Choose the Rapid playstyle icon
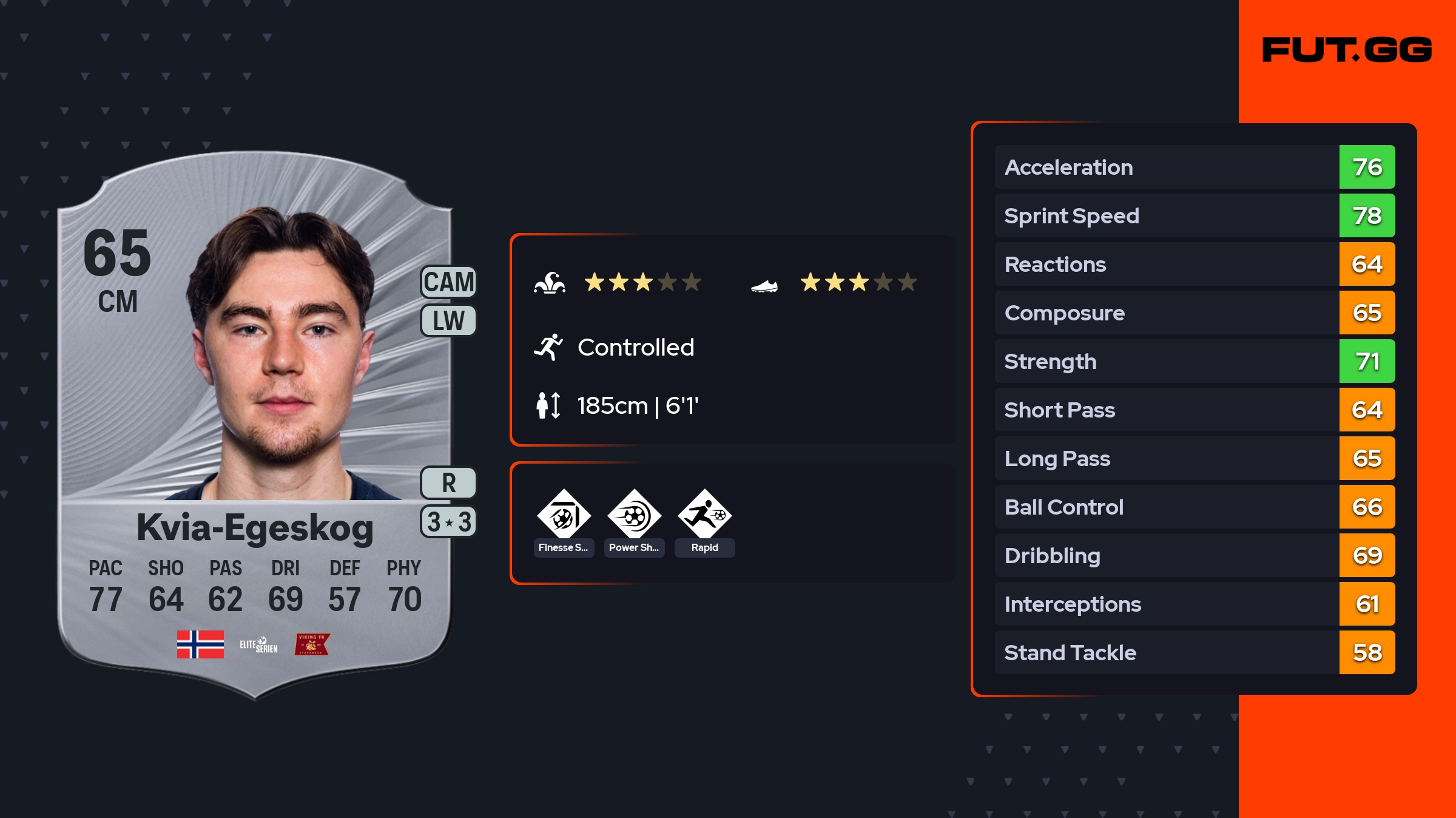Viewport: 1456px width, 818px height. [x=704, y=516]
